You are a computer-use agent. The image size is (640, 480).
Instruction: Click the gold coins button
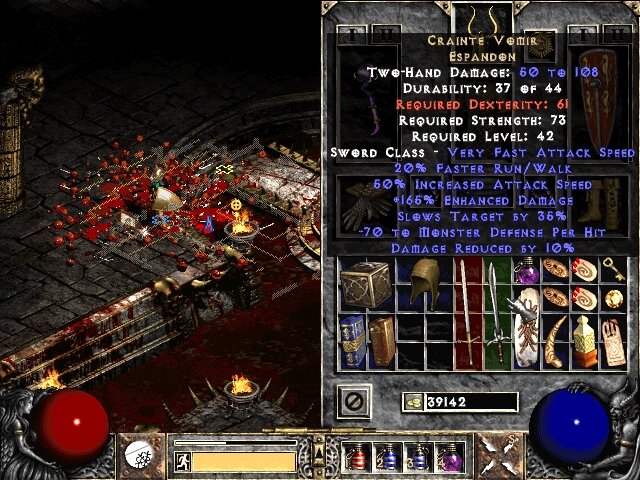pyautogui.click(x=412, y=402)
